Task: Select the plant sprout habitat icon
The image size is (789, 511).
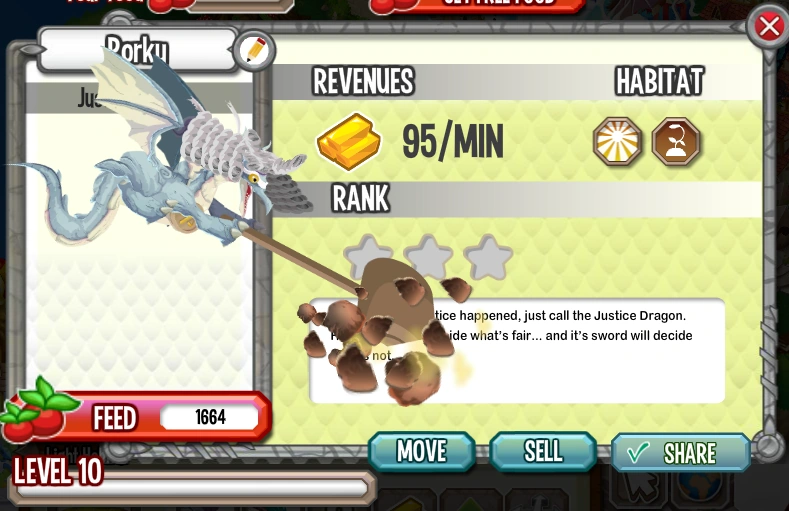Action: point(675,141)
